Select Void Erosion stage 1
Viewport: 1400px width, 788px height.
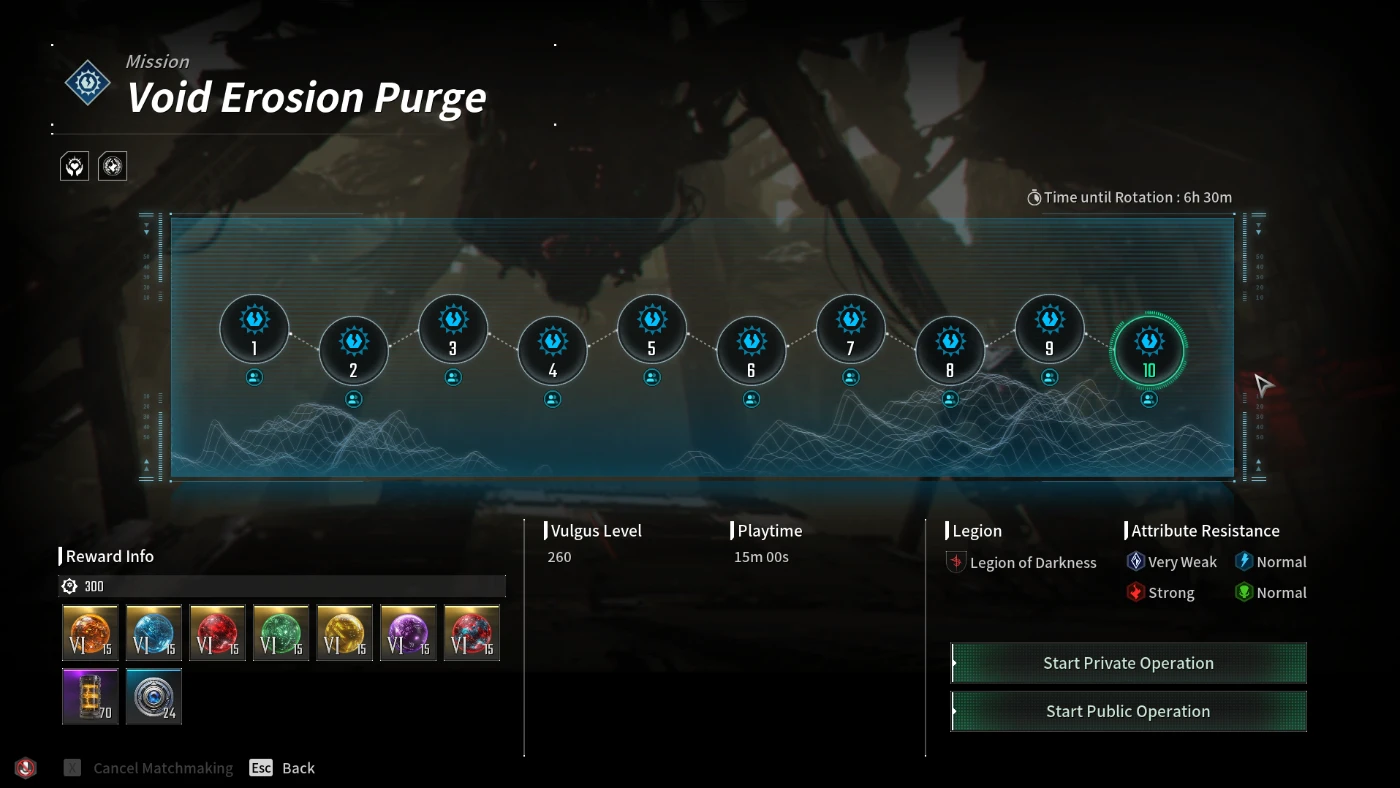[x=254, y=329]
